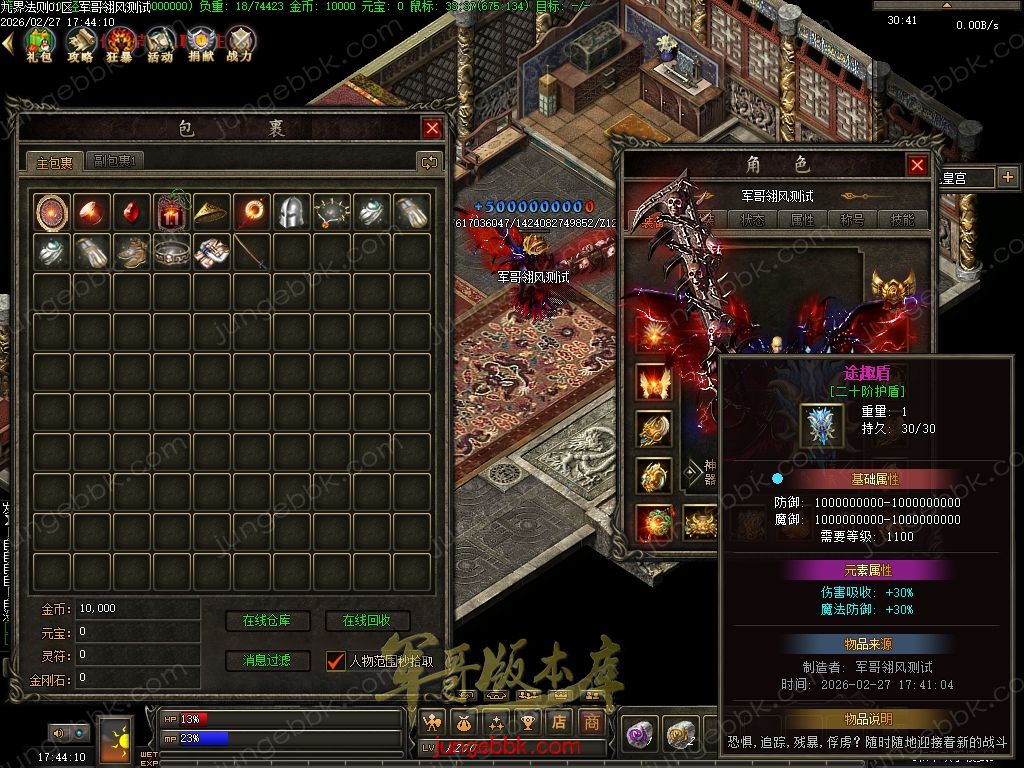
Task: Open the 消息过滤 message filter
Action: 267,661
